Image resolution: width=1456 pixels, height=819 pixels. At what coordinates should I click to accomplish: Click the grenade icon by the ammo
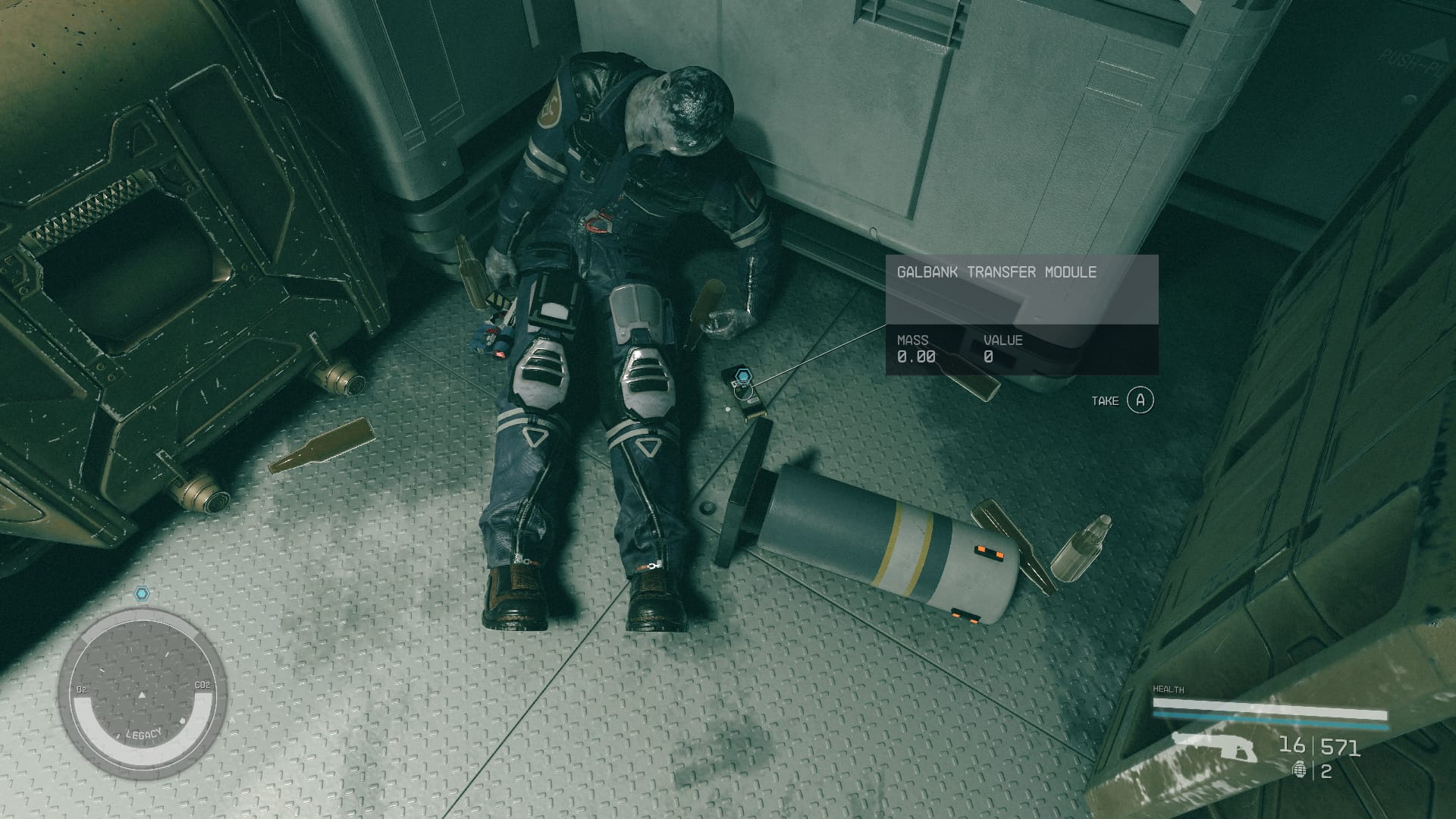pyautogui.click(x=1300, y=772)
